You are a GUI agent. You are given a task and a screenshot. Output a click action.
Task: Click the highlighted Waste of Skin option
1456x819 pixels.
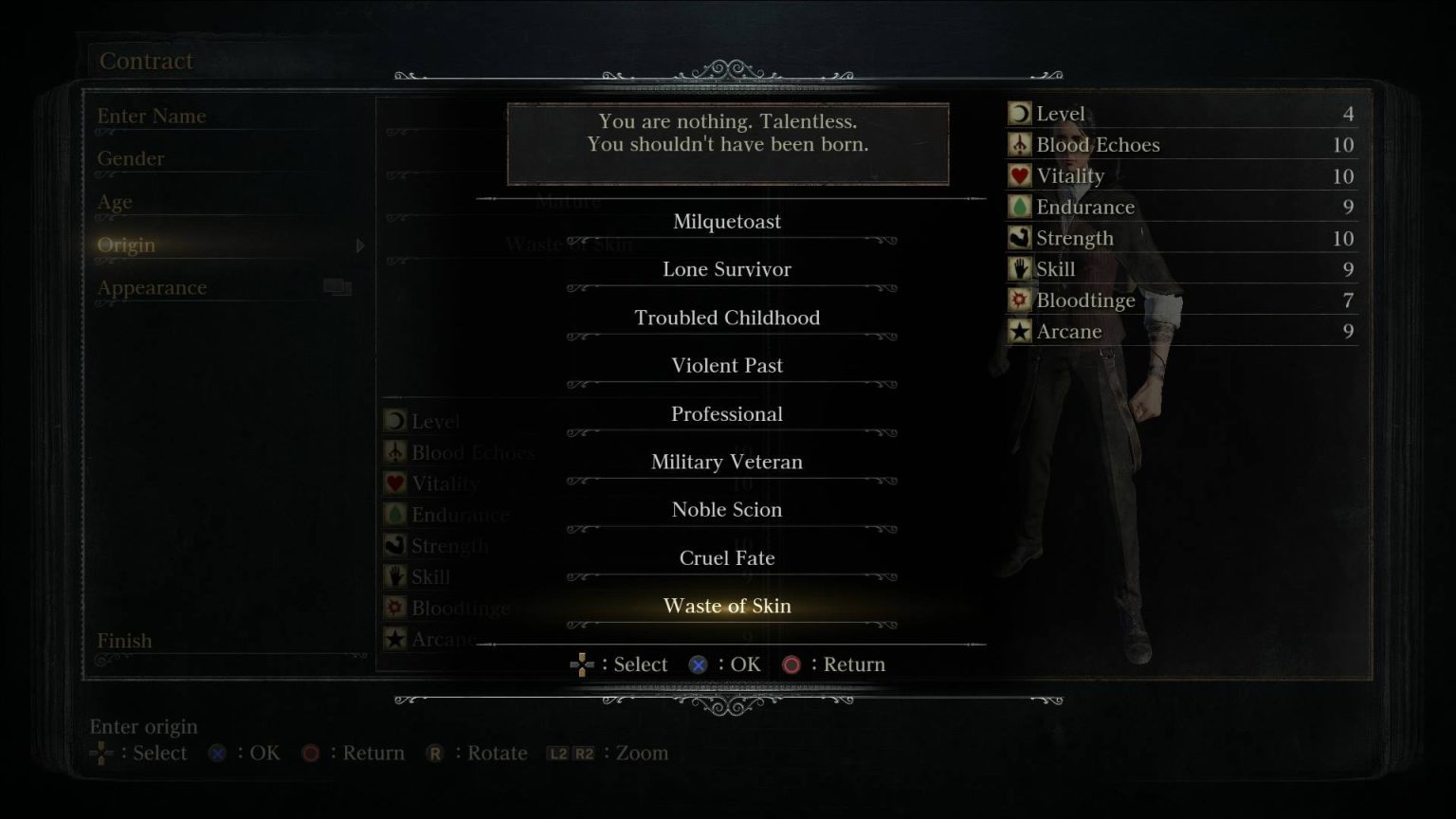pos(727,605)
